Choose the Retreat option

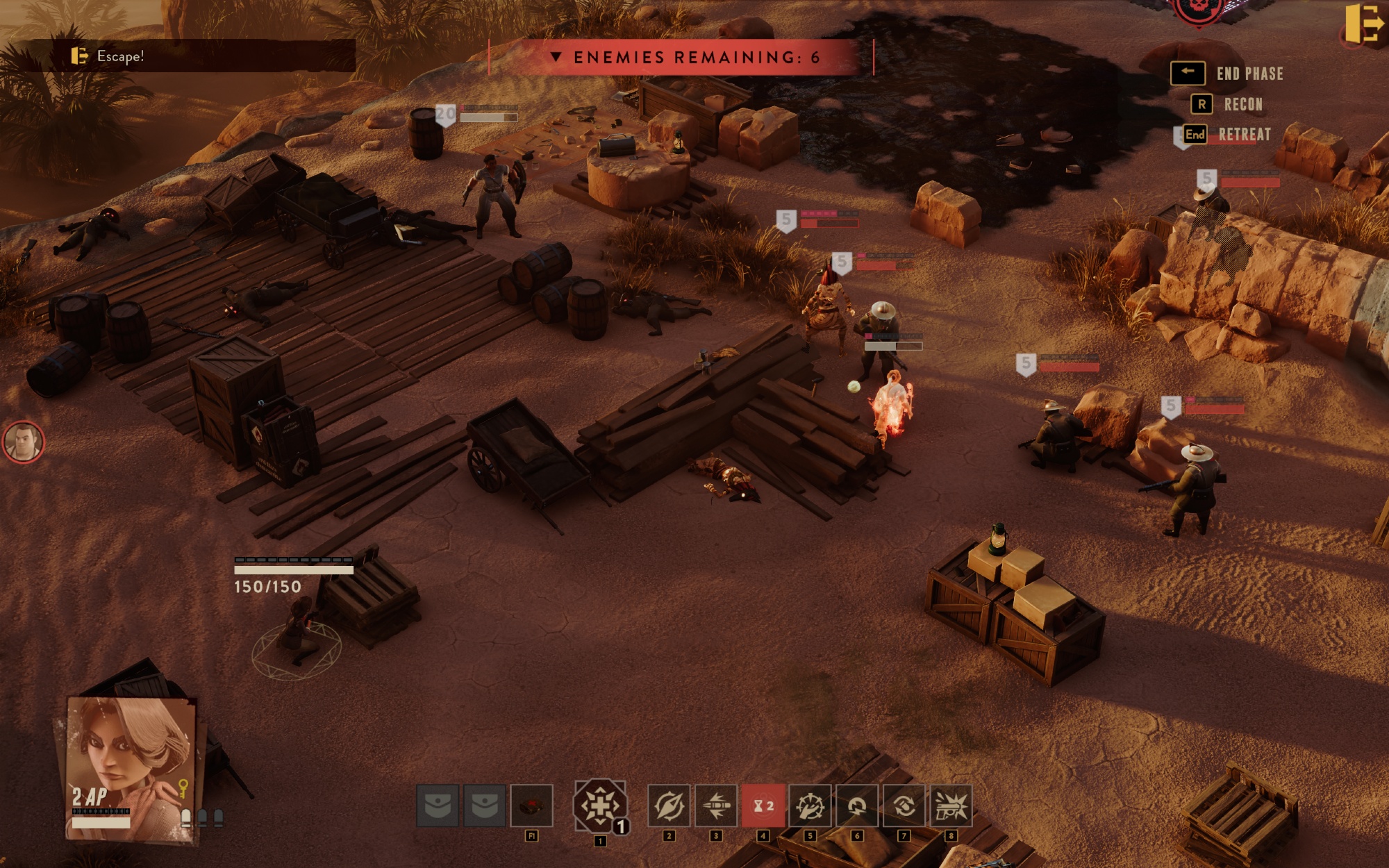1244,135
